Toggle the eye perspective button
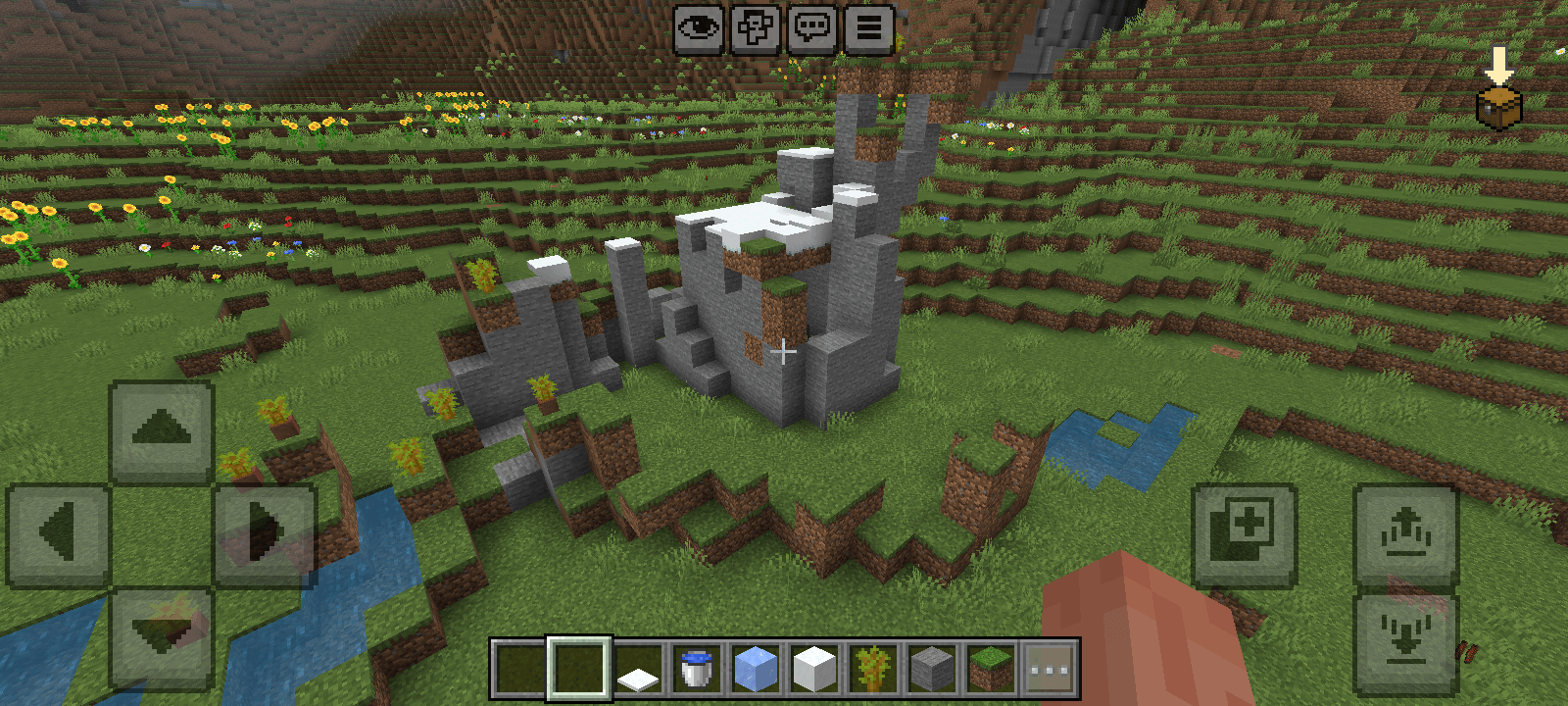 click(x=699, y=28)
